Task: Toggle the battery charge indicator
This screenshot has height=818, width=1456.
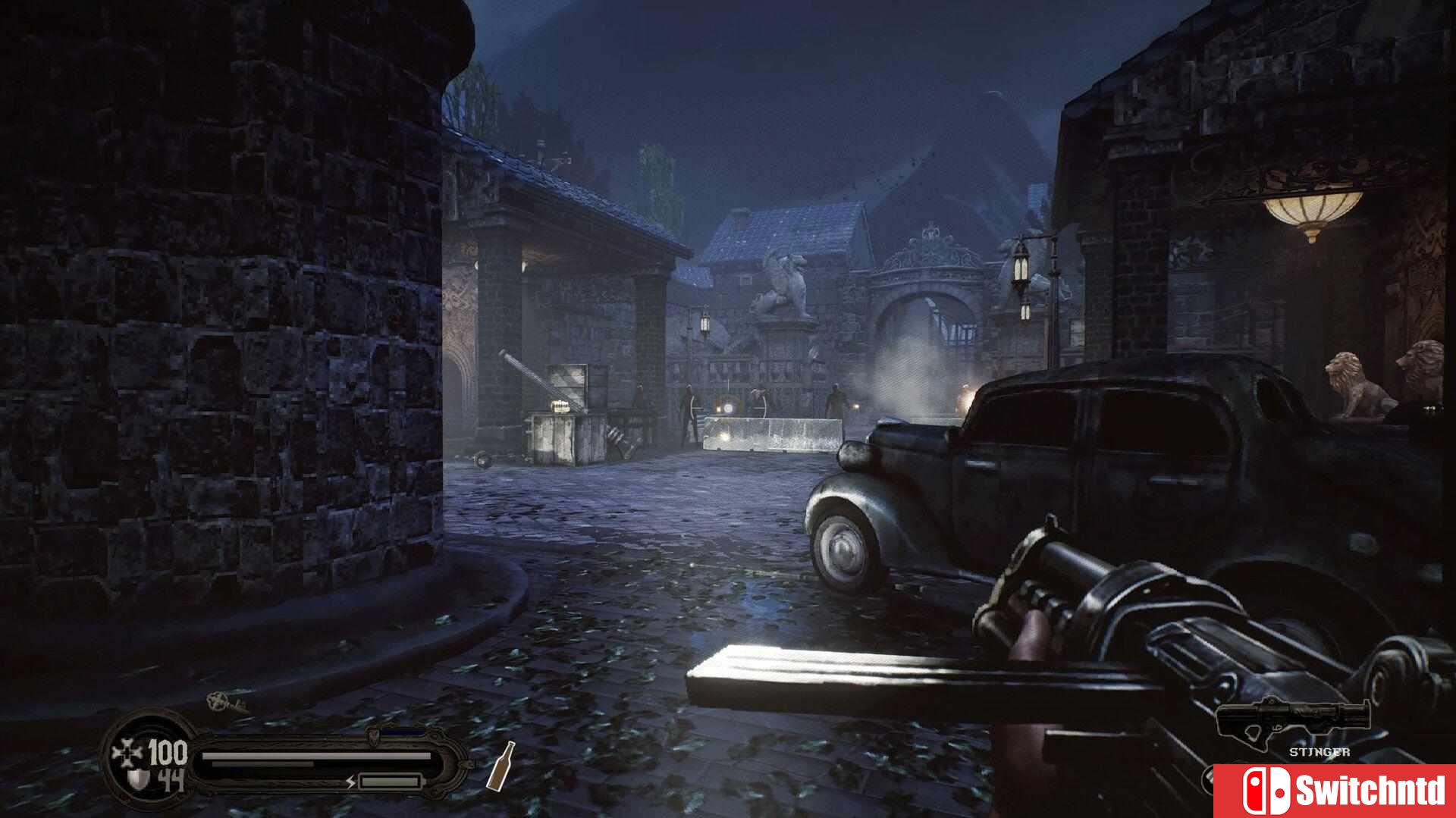Action: pos(389,781)
